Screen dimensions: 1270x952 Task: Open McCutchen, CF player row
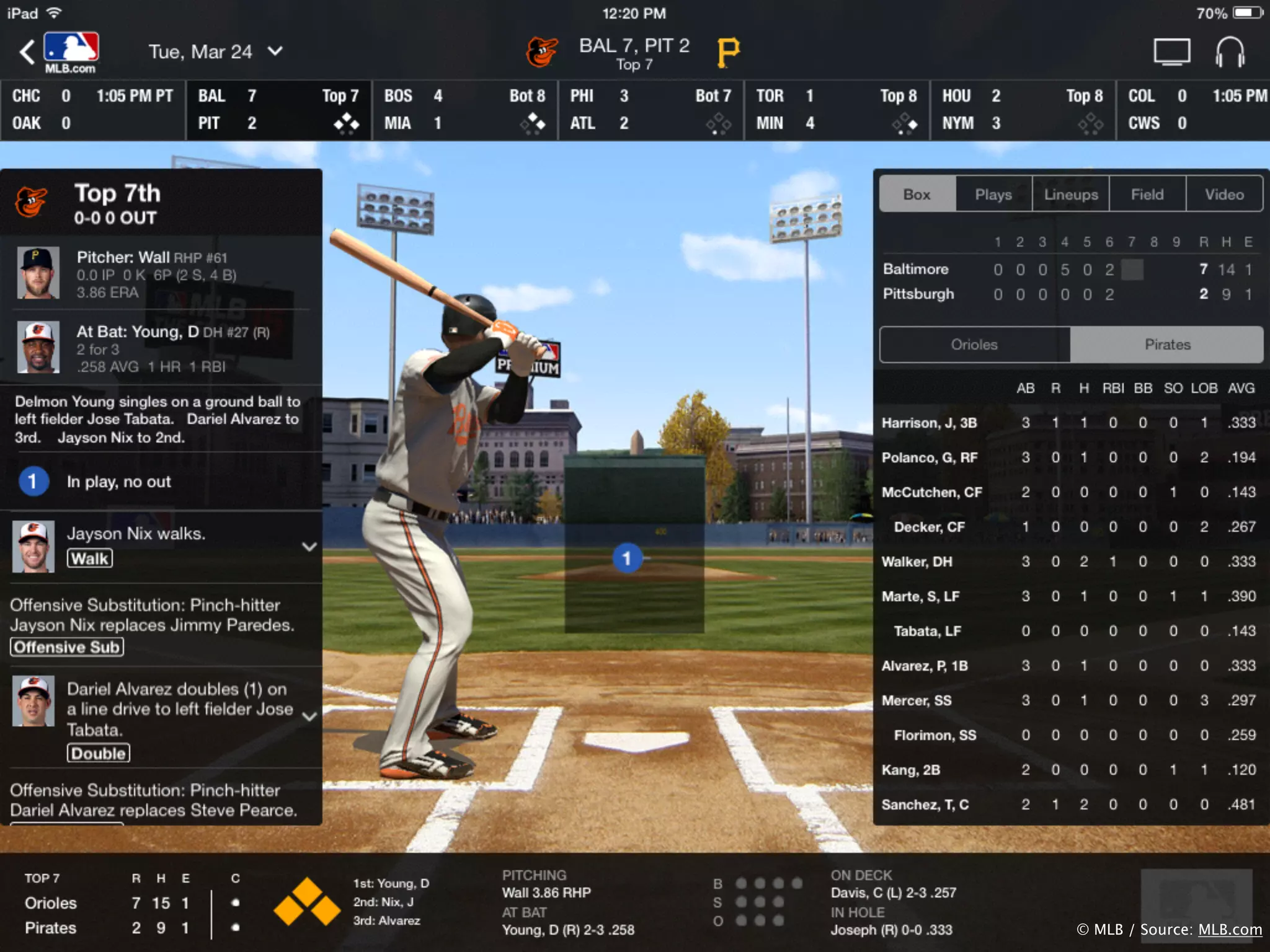[931, 492]
